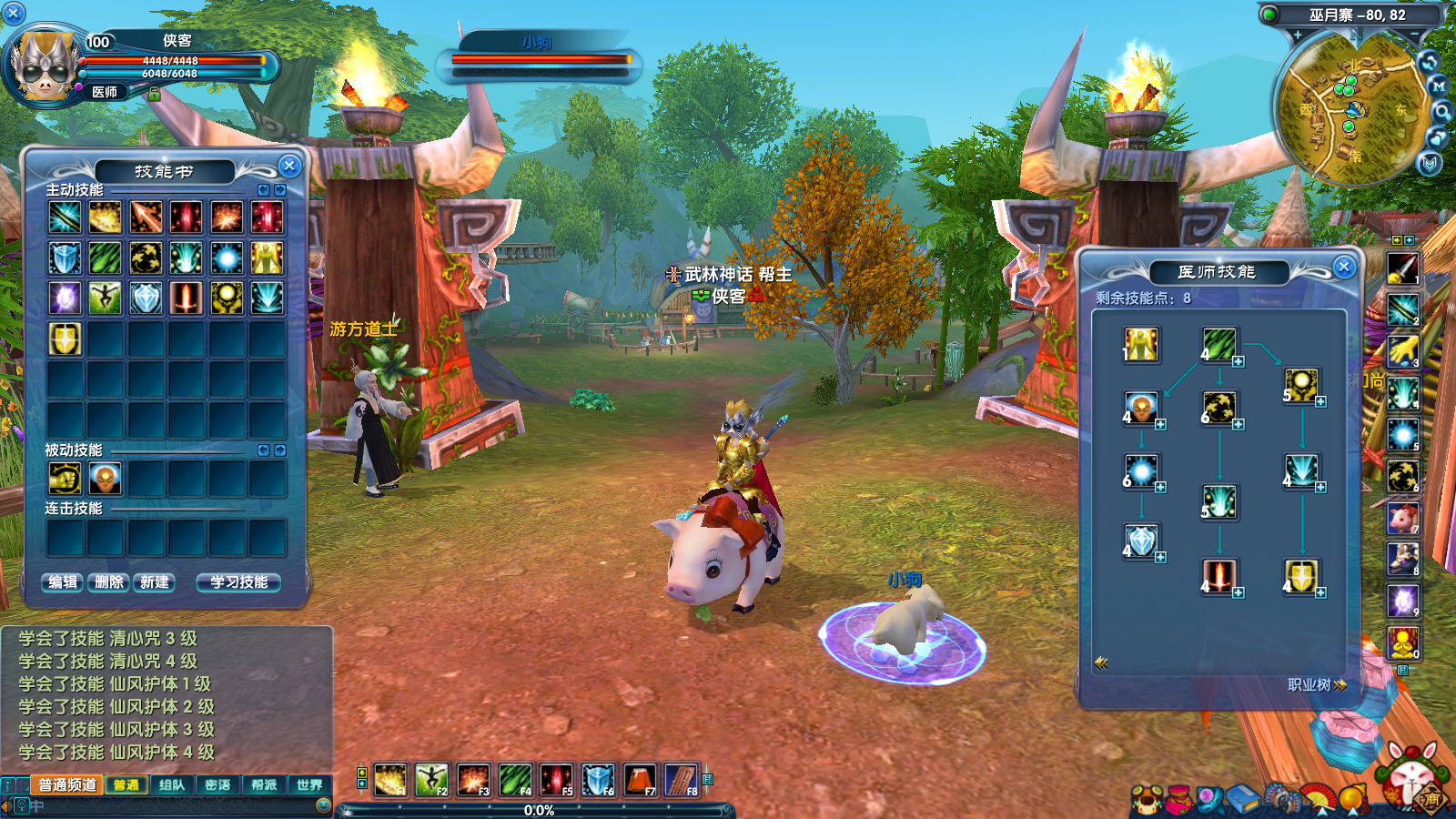Click the 删除 delete button
This screenshot has width=1456, height=819.
pos(108,582)
